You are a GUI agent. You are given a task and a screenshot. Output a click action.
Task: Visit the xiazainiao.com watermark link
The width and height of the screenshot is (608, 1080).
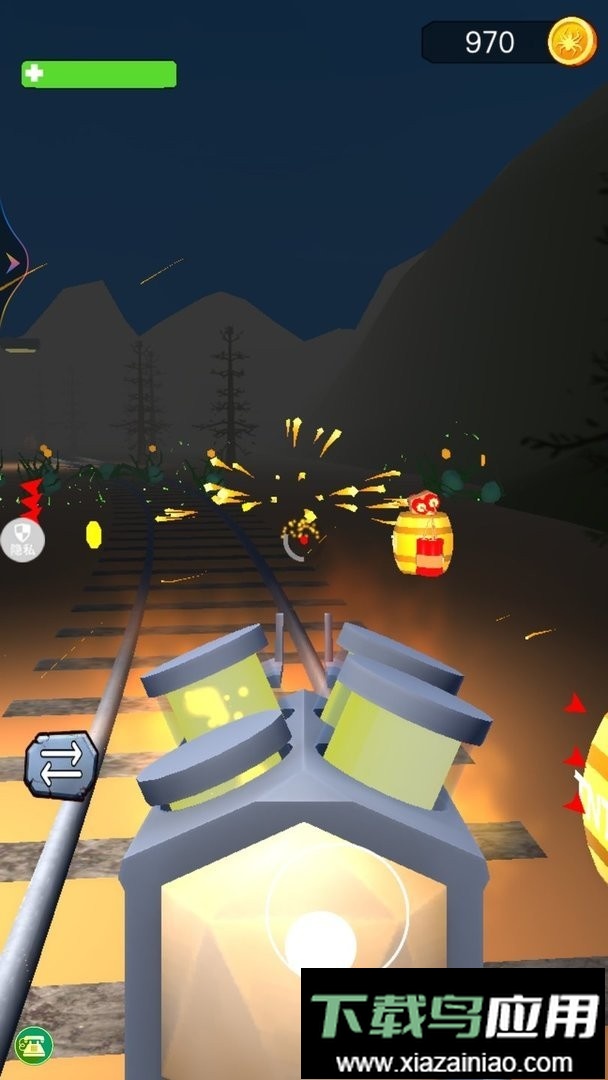(454, 1064)
